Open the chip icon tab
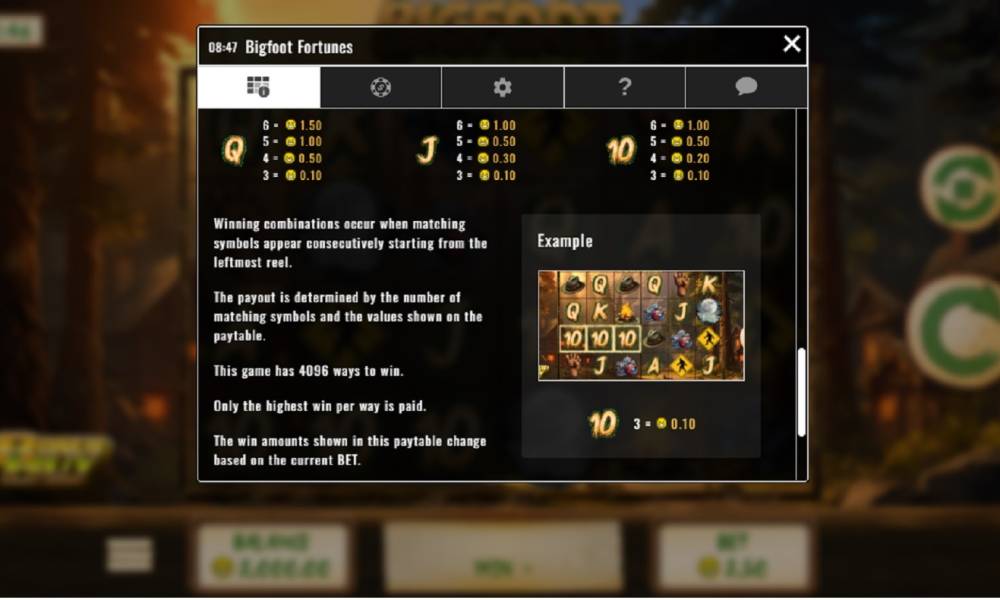Image resolution: width=1000 pixels, height=600 pixels. coord(381,87)
